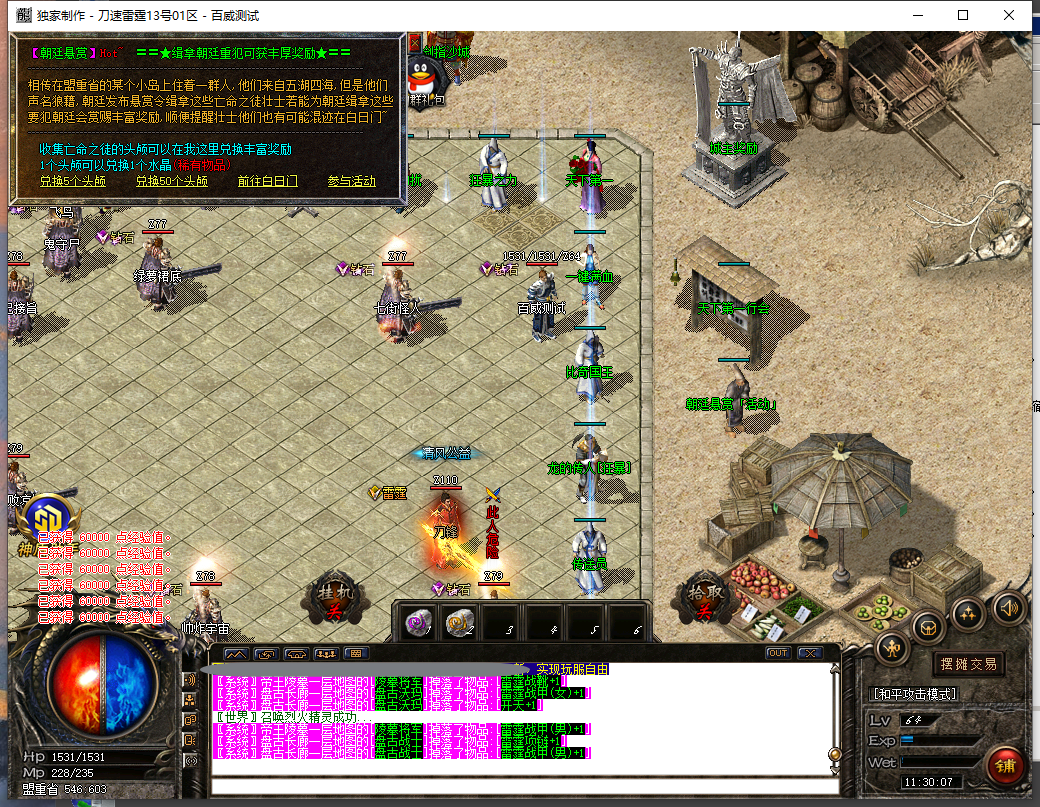Viewport: 1040px width, 807px height.
Task: Click the OUT button above the chat
Action: (777, 653)
